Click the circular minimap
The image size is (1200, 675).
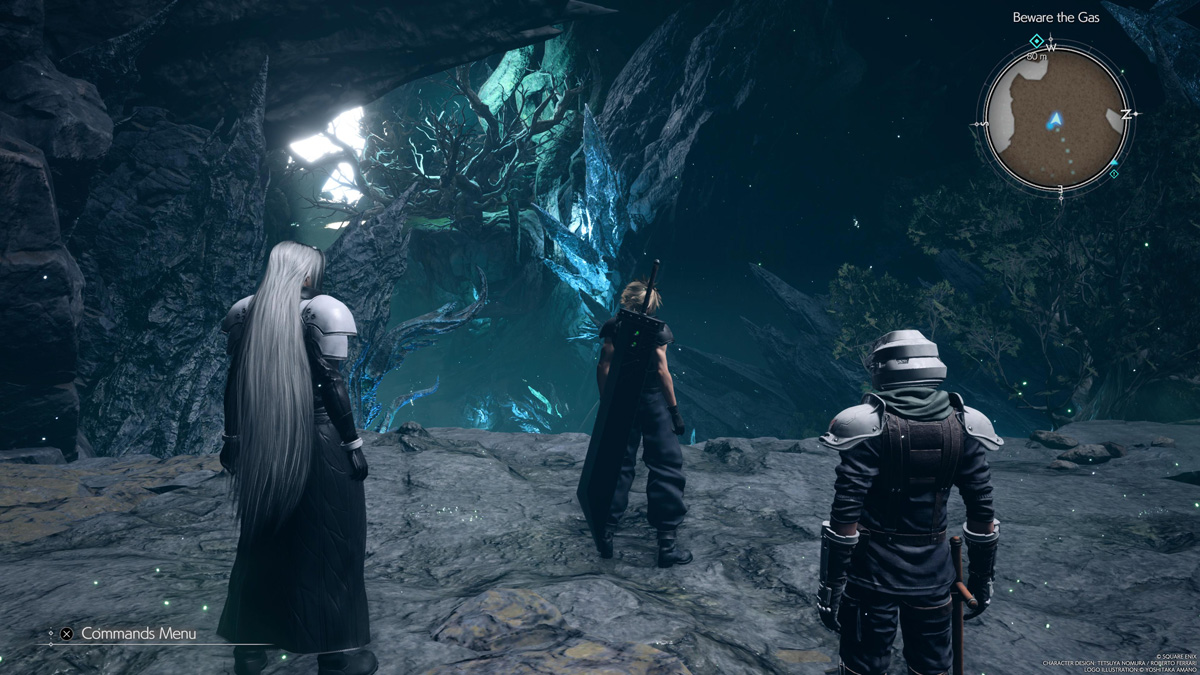1055,118
